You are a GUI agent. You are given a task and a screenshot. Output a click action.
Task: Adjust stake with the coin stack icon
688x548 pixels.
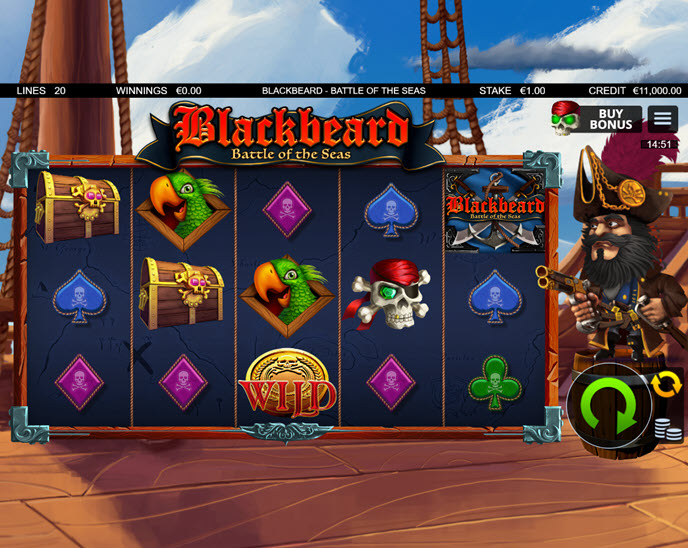tap(662, 431)
